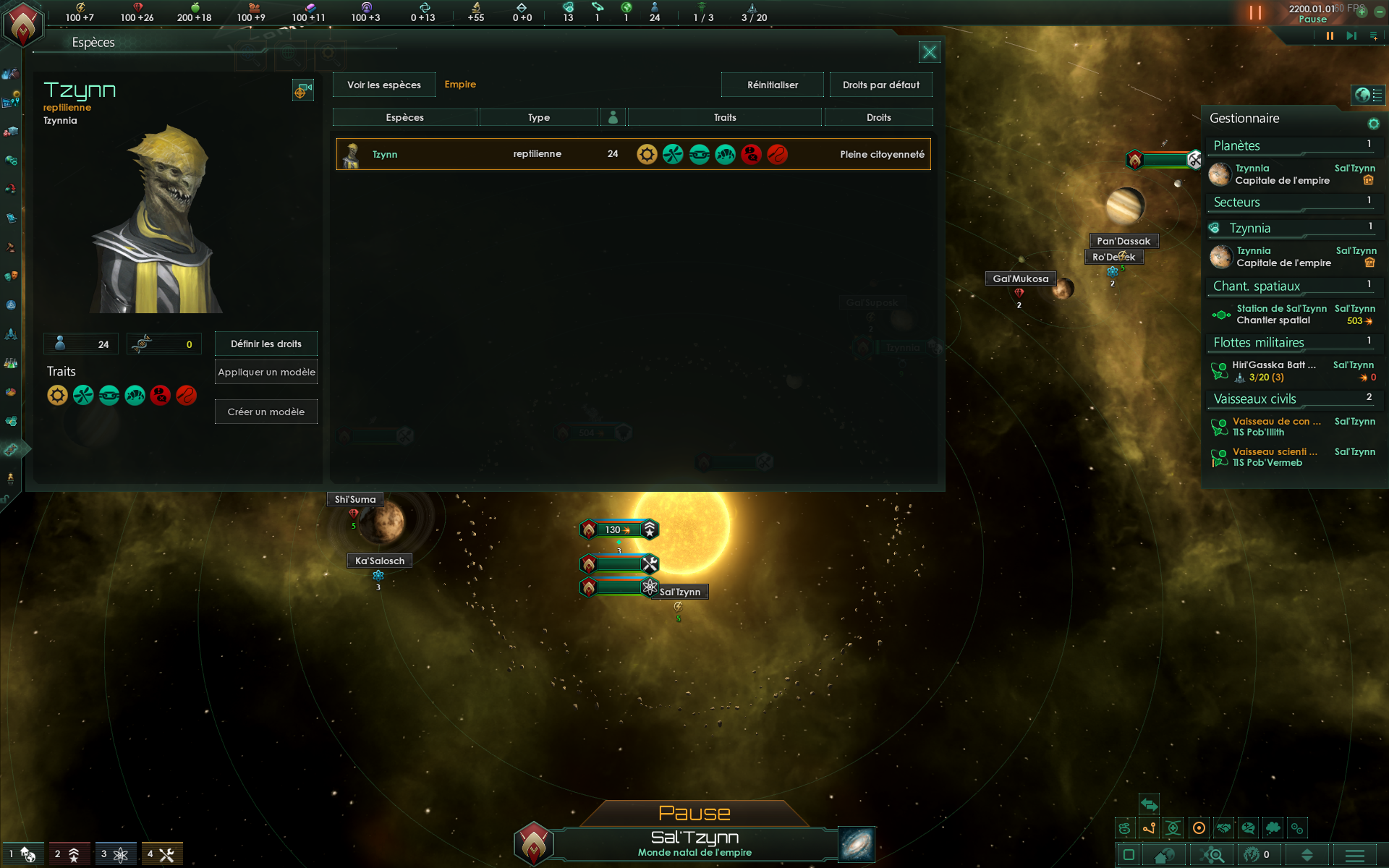The height and width of the screenshot is (868, 1389).
Task: Open the empire emblem government panel
Action: pyautogui.click(x=23, y=24)
